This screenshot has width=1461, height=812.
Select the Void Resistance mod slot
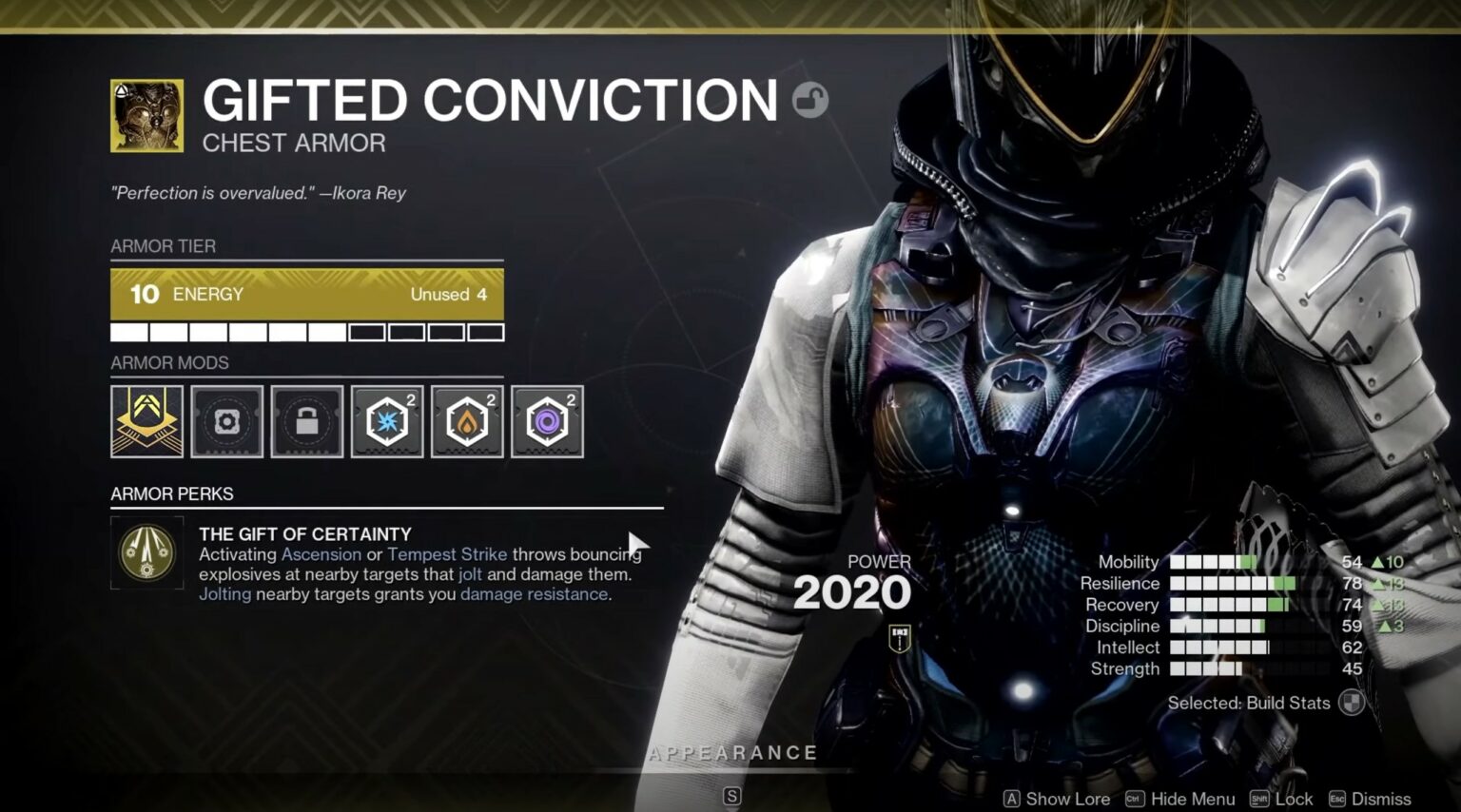coord(547,421)
